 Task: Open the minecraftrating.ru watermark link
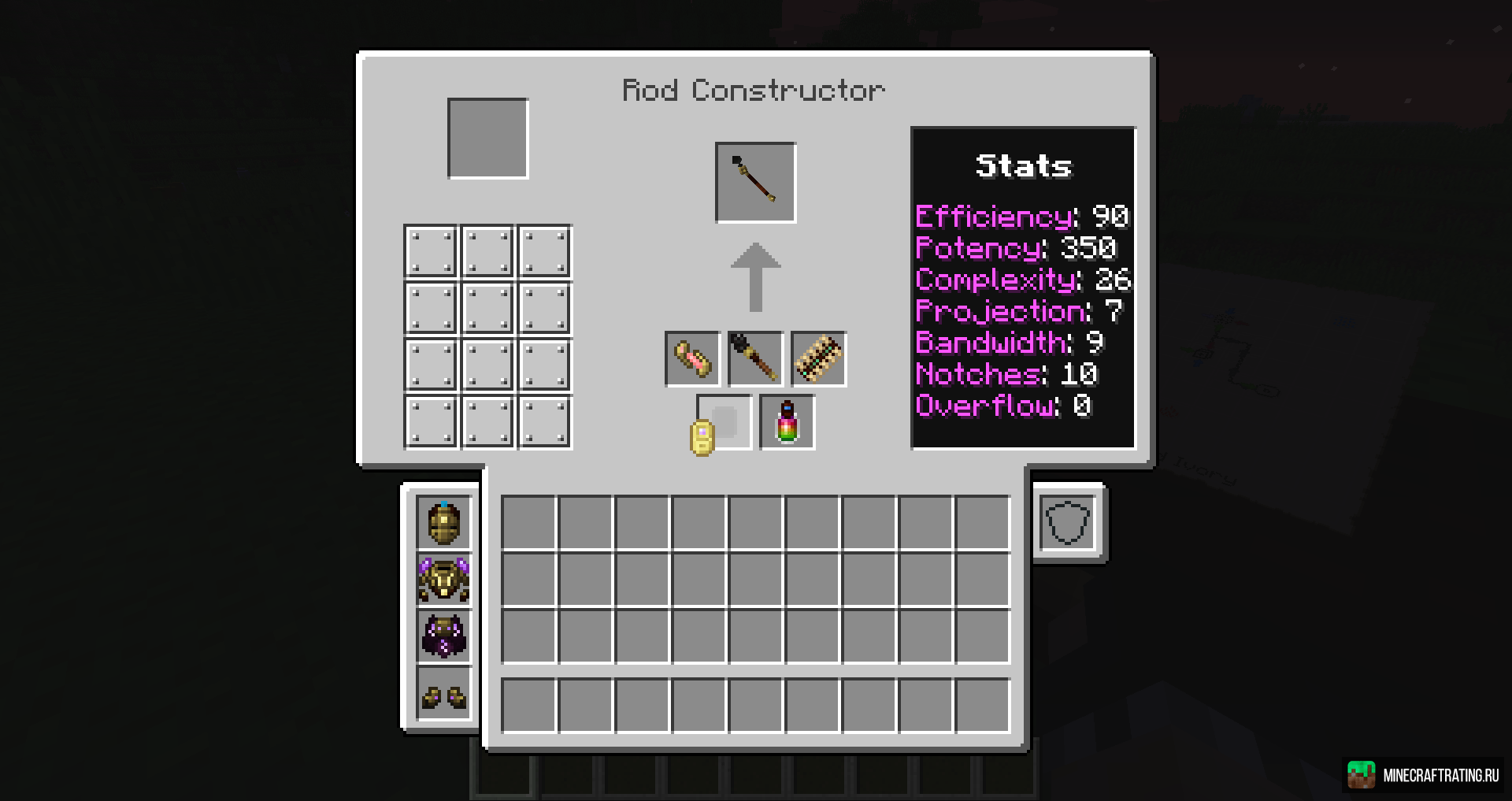(x=1424, y=775)
